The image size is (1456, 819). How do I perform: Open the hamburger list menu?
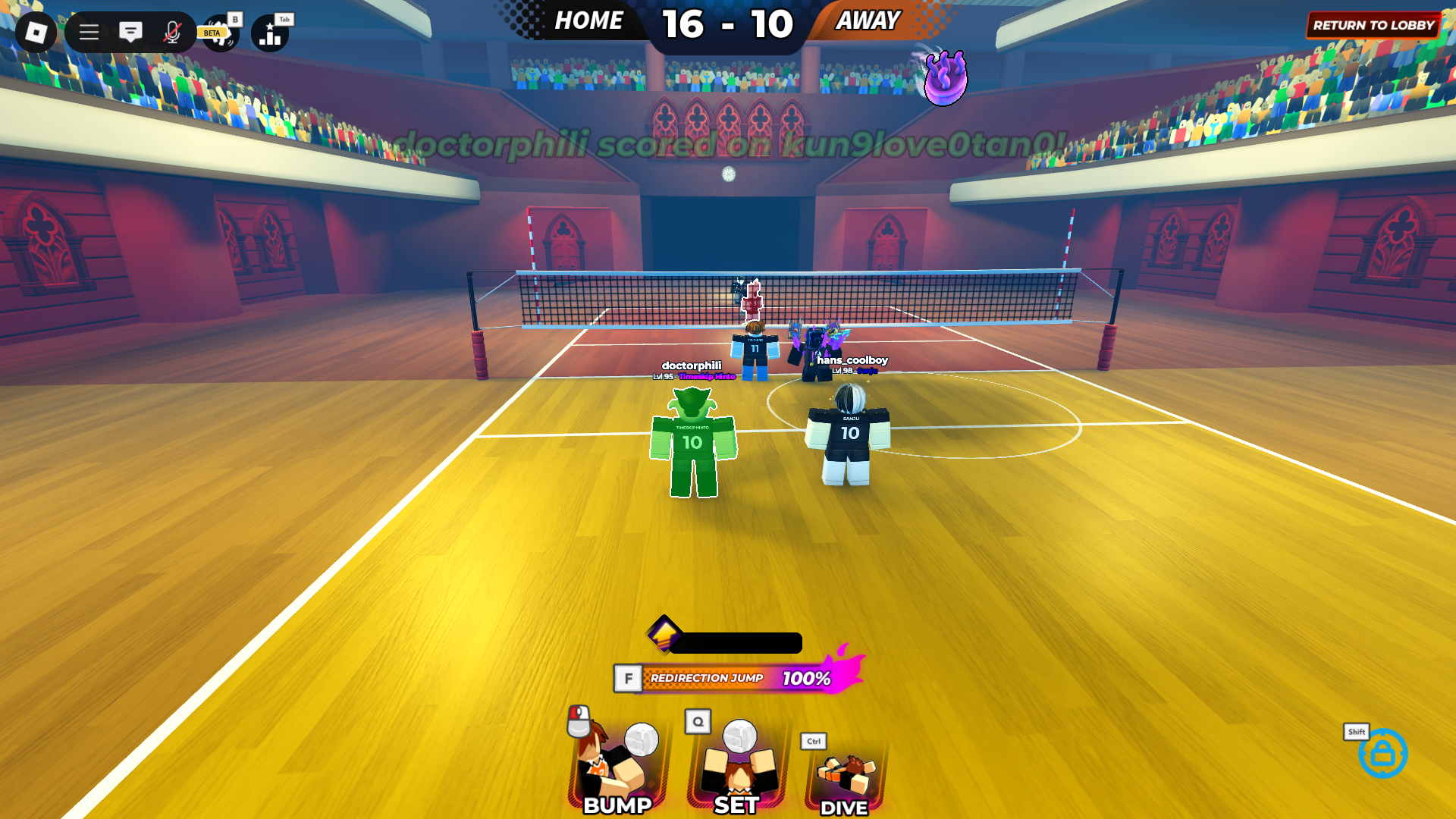tap(89, 33)
